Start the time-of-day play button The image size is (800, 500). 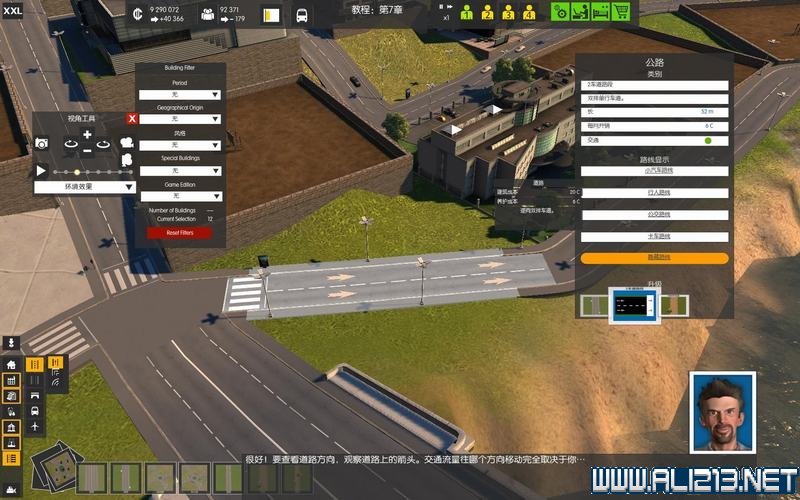click(x=41, y=171)
